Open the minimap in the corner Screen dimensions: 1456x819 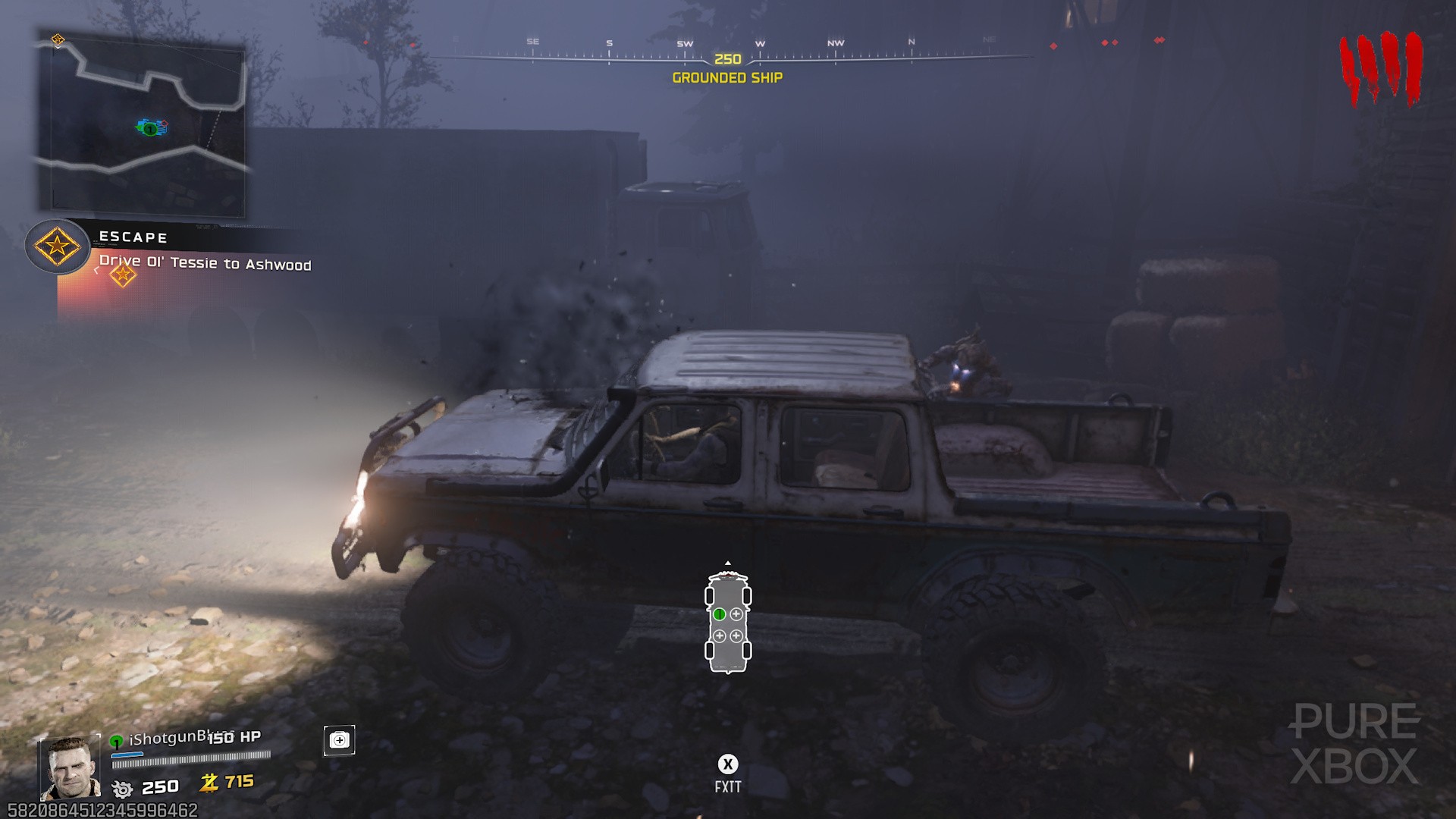coord(143,125)
